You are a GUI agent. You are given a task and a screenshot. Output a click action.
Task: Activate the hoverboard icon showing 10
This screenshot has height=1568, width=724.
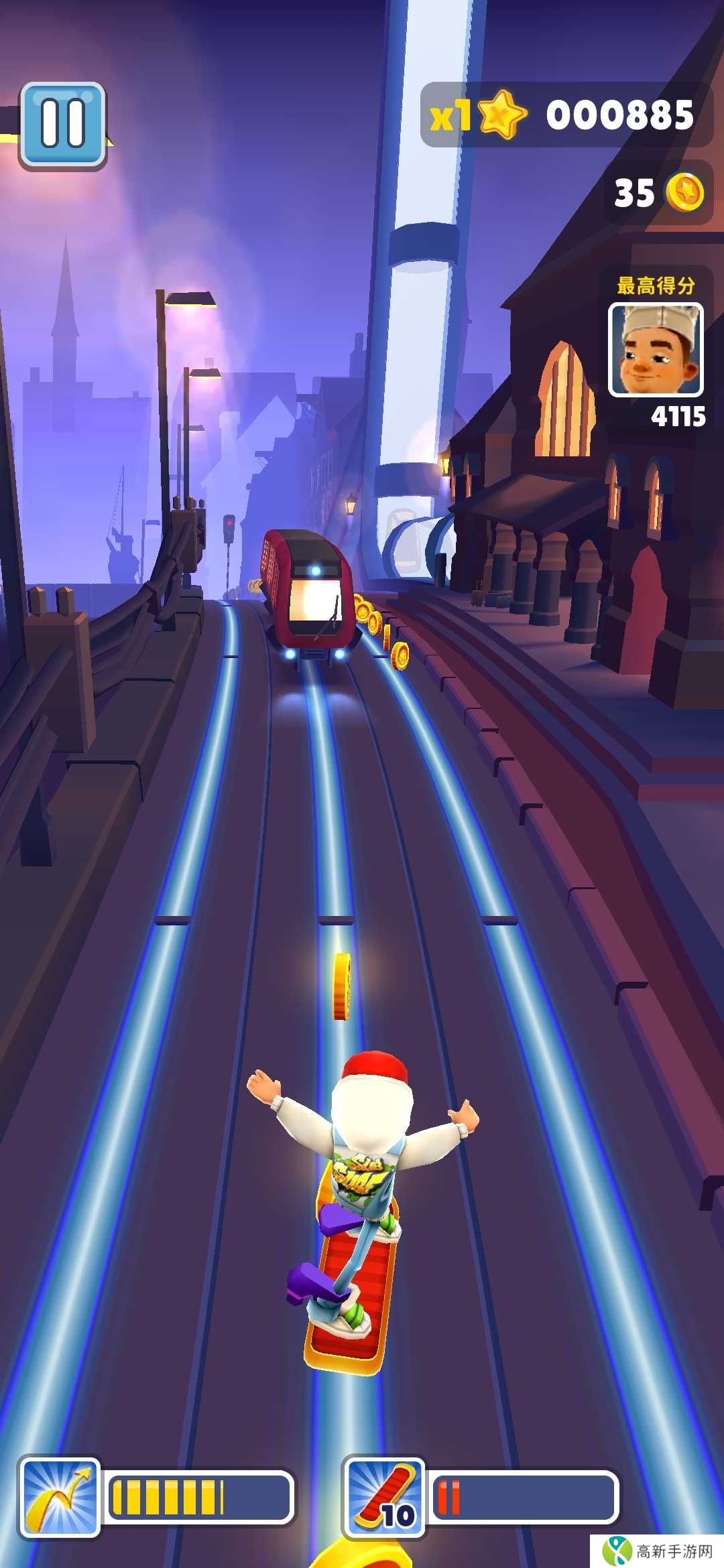coord(384,1498)
